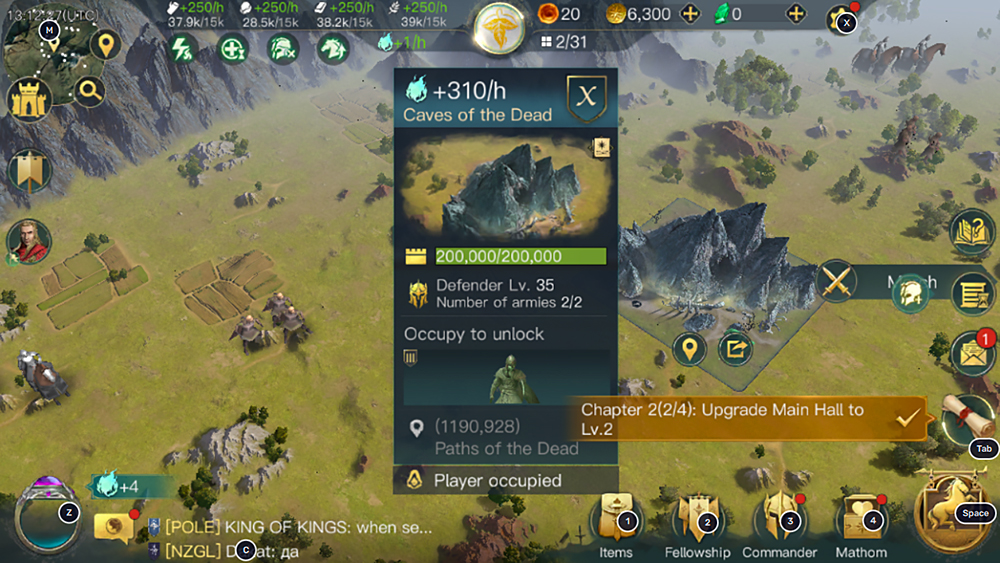This screenshot has width=1000, height=563.
Task: Click the castle city icon
Action: pyautogui.click(x=30, y=98)
